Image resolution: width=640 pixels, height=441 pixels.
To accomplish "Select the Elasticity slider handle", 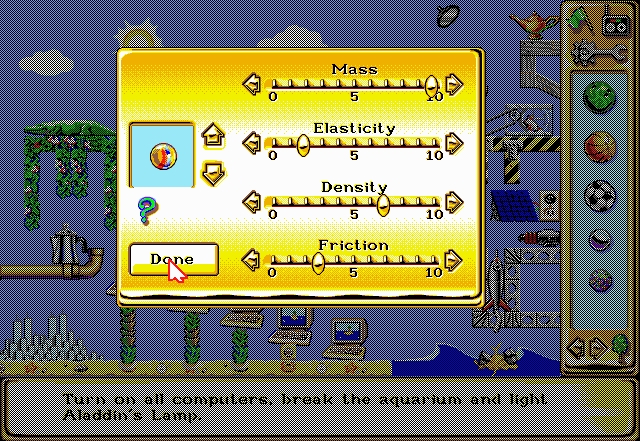I will [x=303, y=145].
